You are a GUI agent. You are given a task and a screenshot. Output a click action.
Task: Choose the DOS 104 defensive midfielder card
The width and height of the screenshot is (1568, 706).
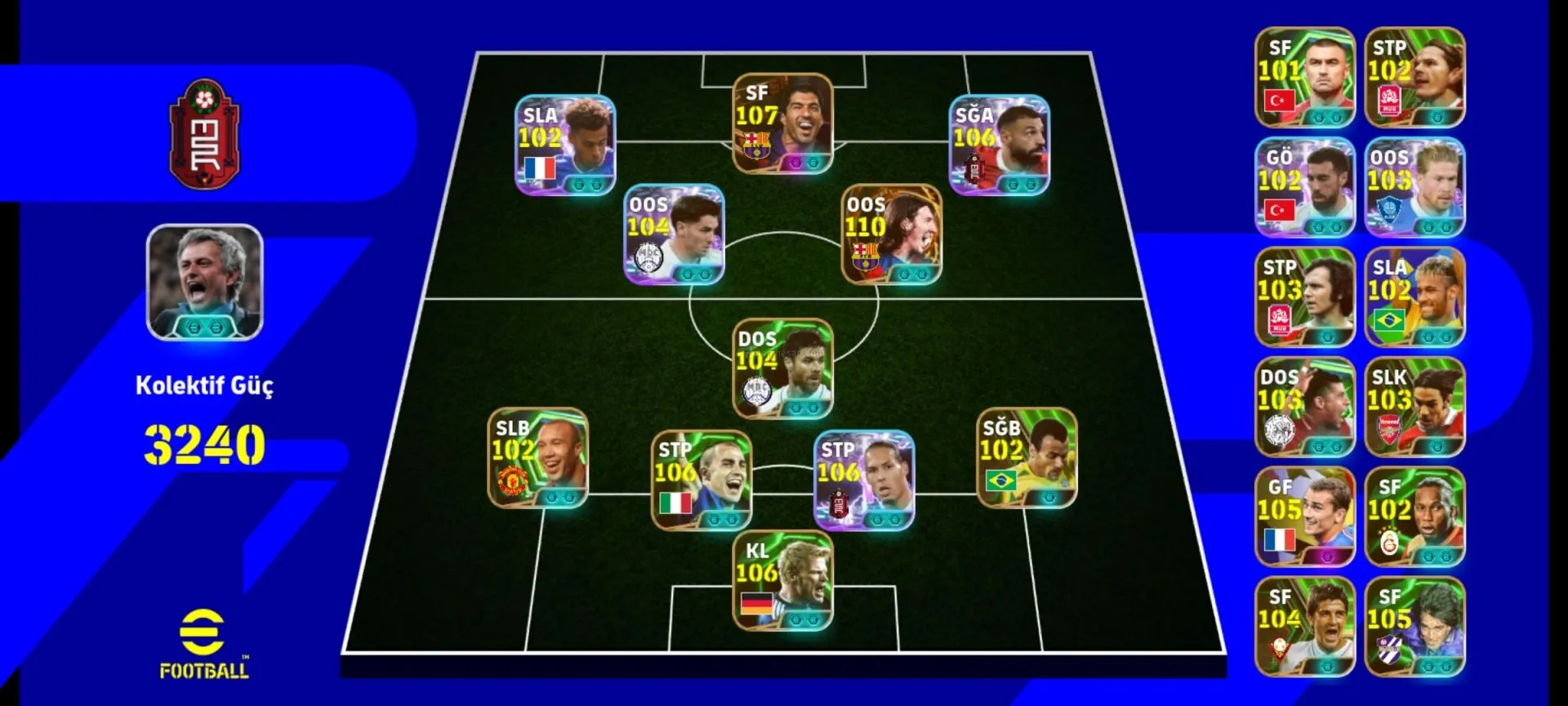pos(782,369)
